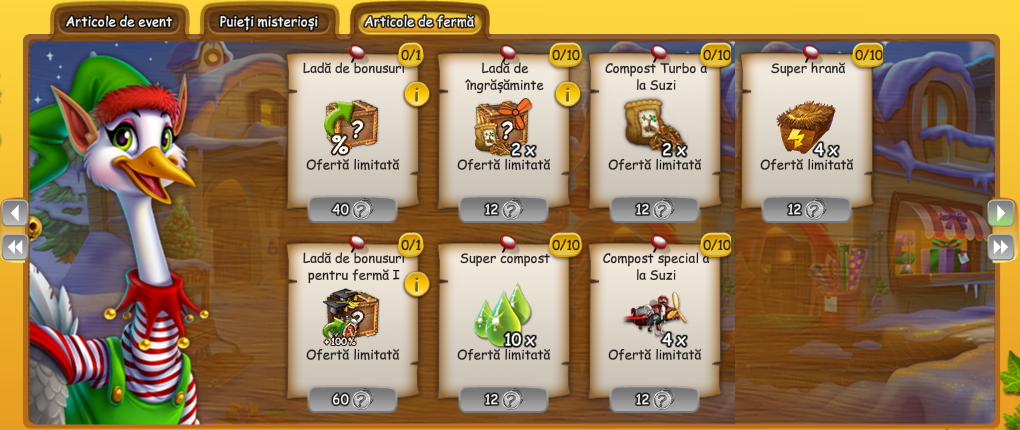
Task: Jump to the first shop page
Action: [x=15, y=247]
